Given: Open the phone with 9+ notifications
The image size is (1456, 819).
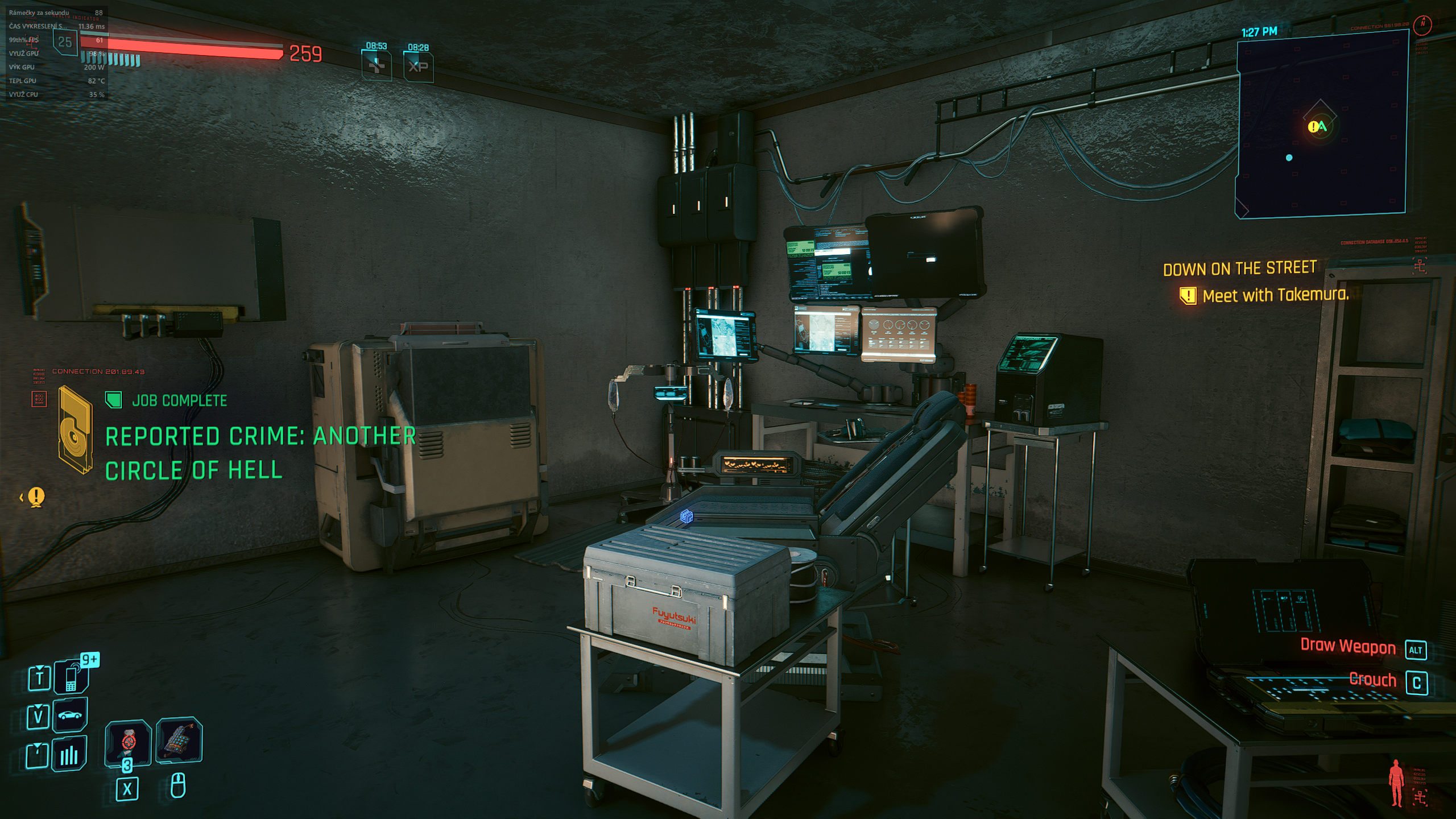Looking at the screenshot, I should 71,677.
